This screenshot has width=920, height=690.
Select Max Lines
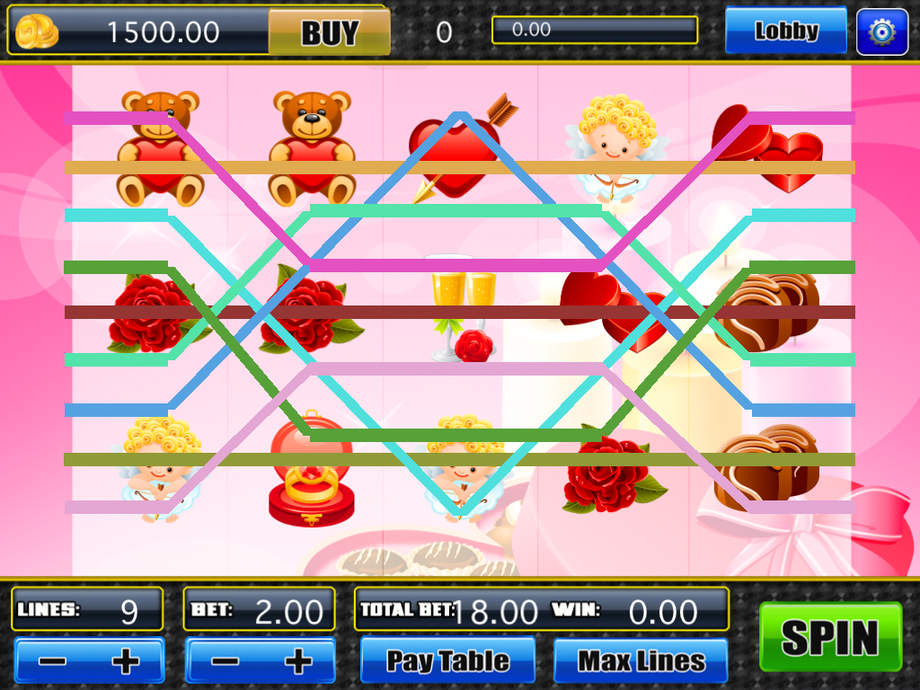coord(641,661)
